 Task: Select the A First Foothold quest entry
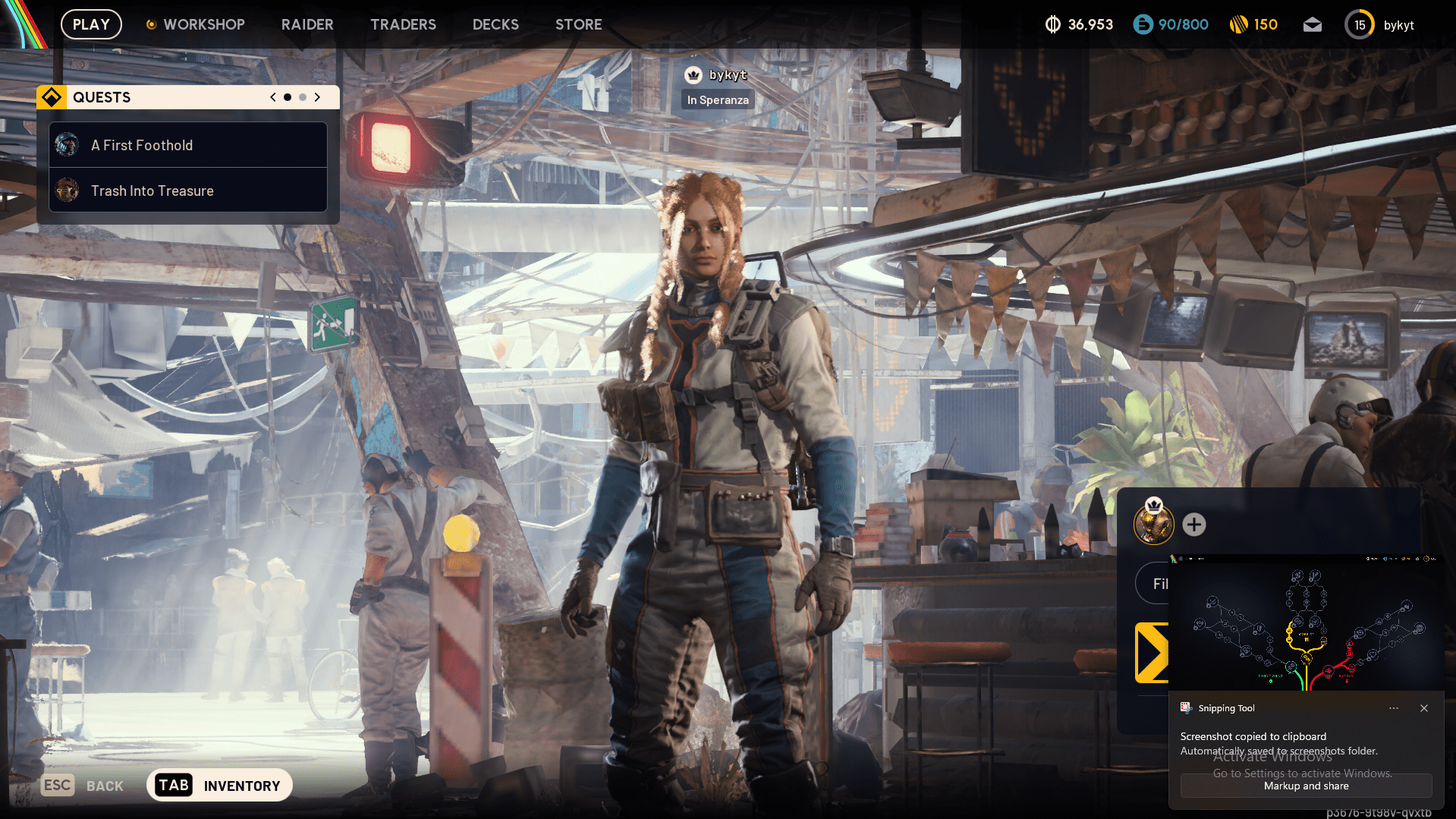[x=187, y=145]
